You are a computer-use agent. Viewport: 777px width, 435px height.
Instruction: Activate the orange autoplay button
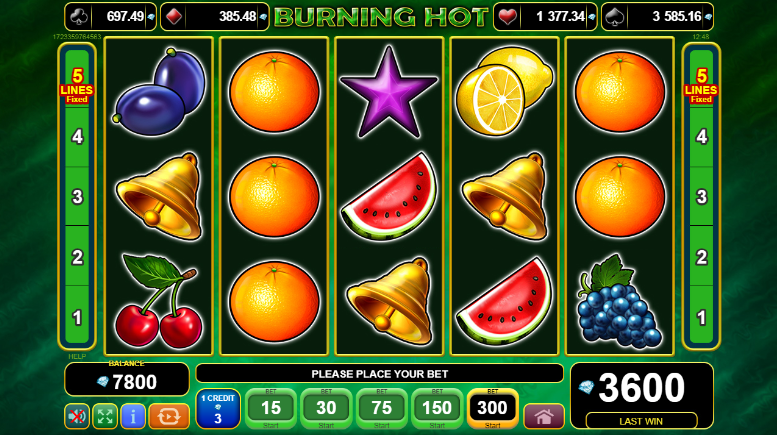click(x=169, y=416)
